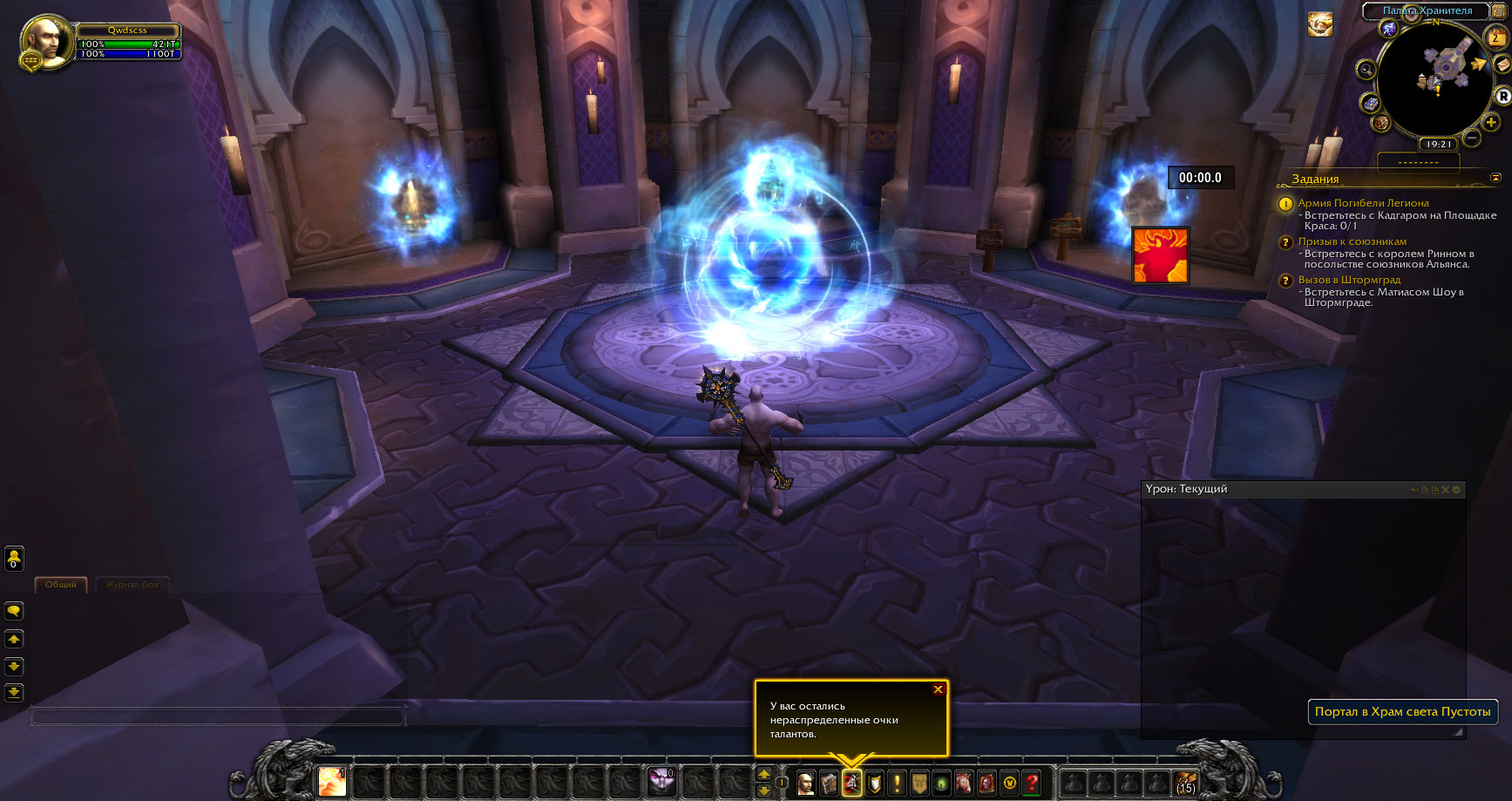Switch to the Журнал боя chat tab
Screen dimensions: 1512x801
tap(132, 585)
